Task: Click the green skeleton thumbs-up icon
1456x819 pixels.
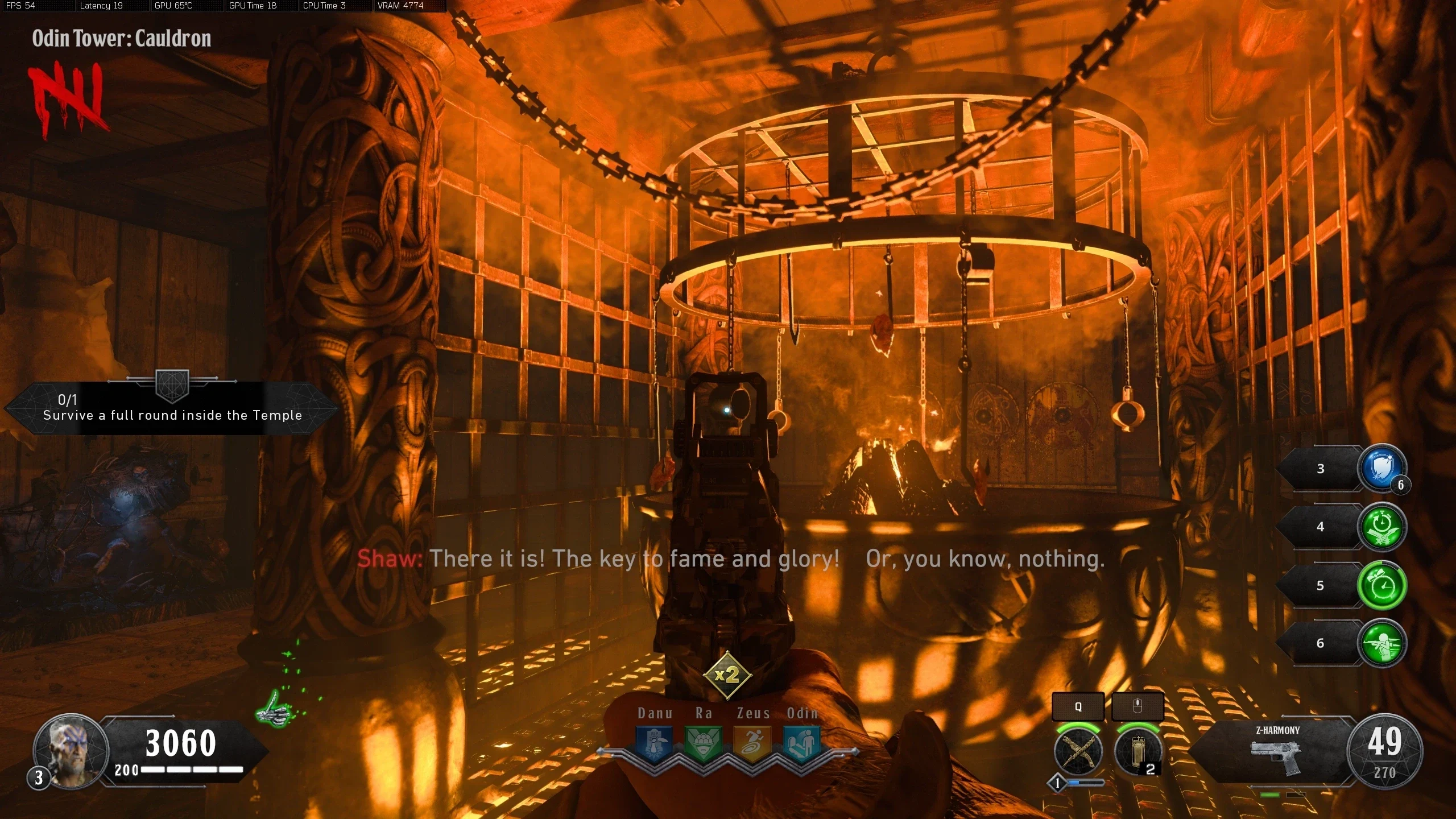Action: pyautogui.click(x=276, y=708)
